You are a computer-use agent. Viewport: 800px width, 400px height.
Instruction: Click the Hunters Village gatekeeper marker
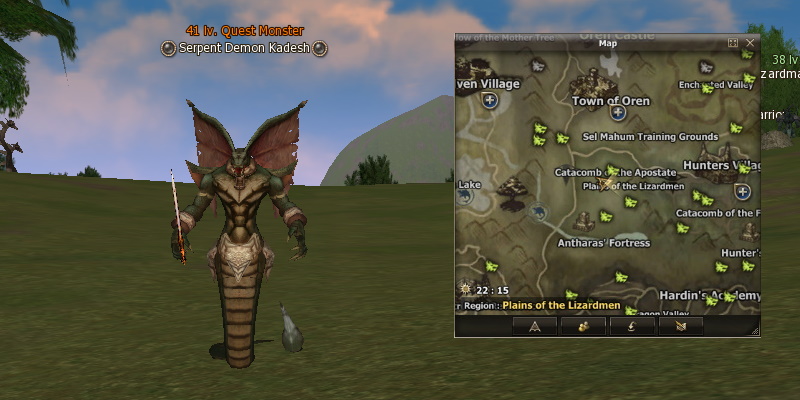point(742,191)
